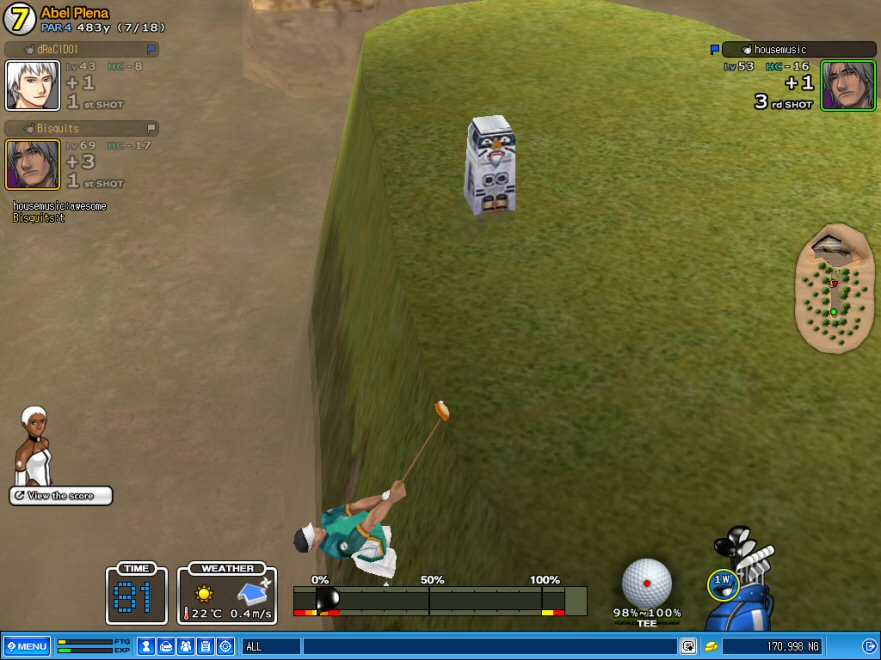Select dRaCID01's player portrait
The width and height of the screenshot is (881, 660).
tap(32, 85)
